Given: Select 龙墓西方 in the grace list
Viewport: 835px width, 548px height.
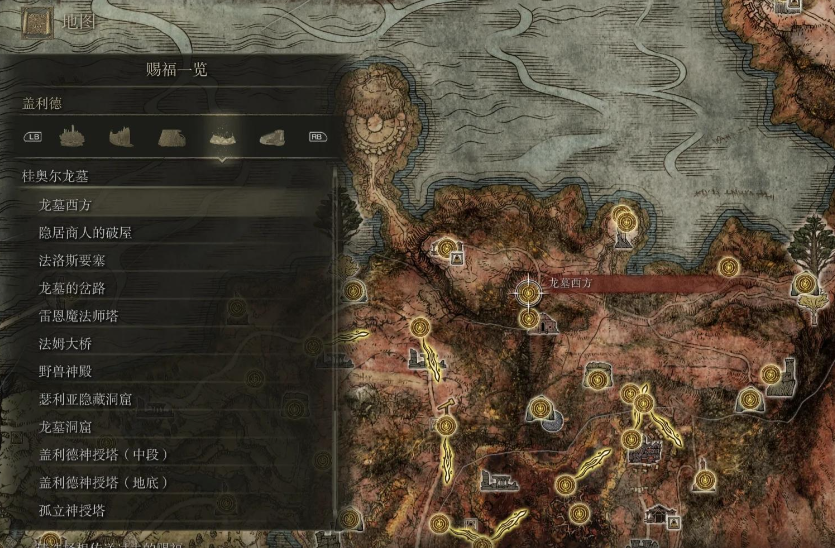Looking at the screenshot, I should [64, 204].
